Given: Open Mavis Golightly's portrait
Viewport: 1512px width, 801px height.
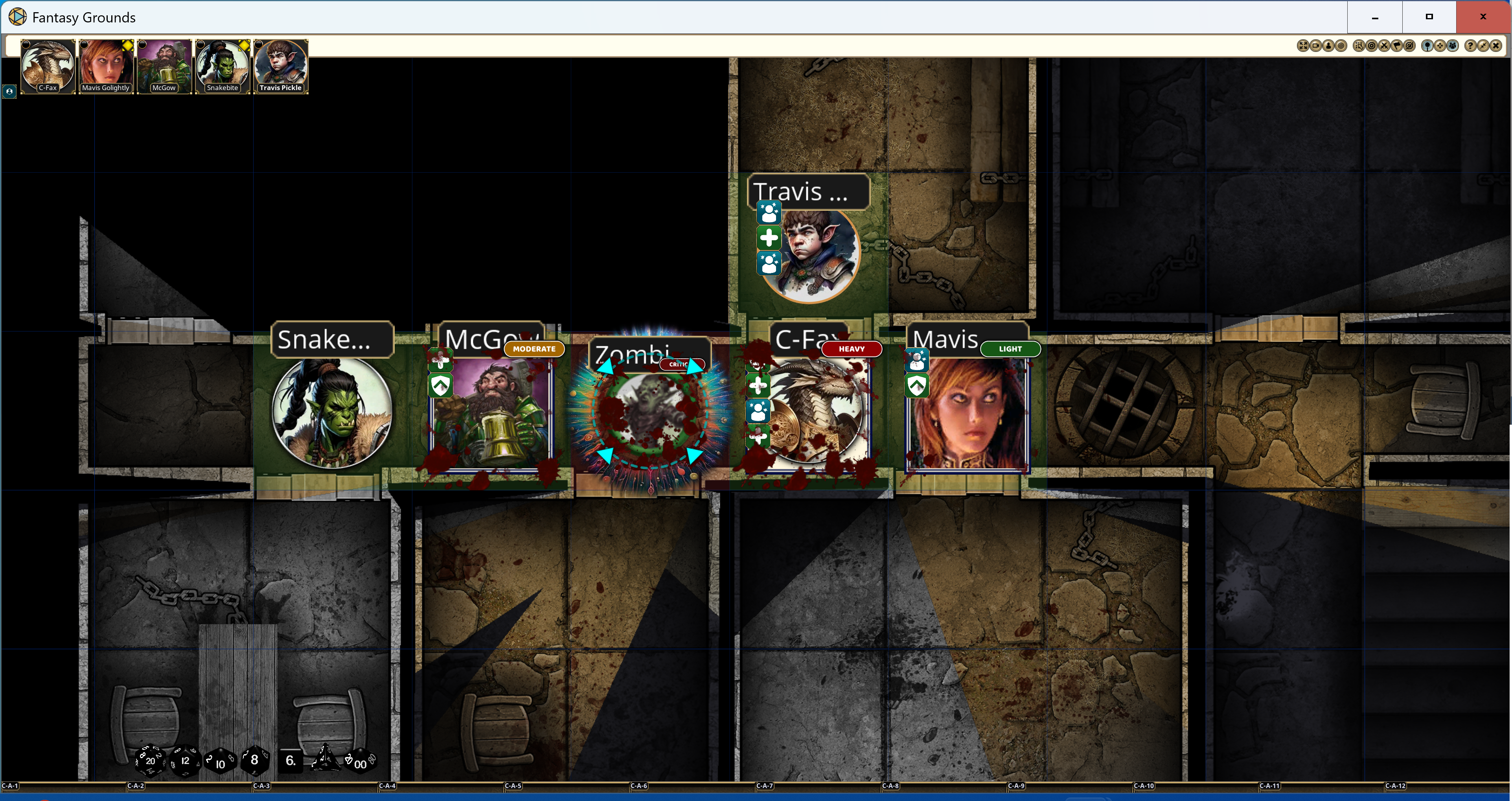Looking at the screenshot, I should pos(106,65).
